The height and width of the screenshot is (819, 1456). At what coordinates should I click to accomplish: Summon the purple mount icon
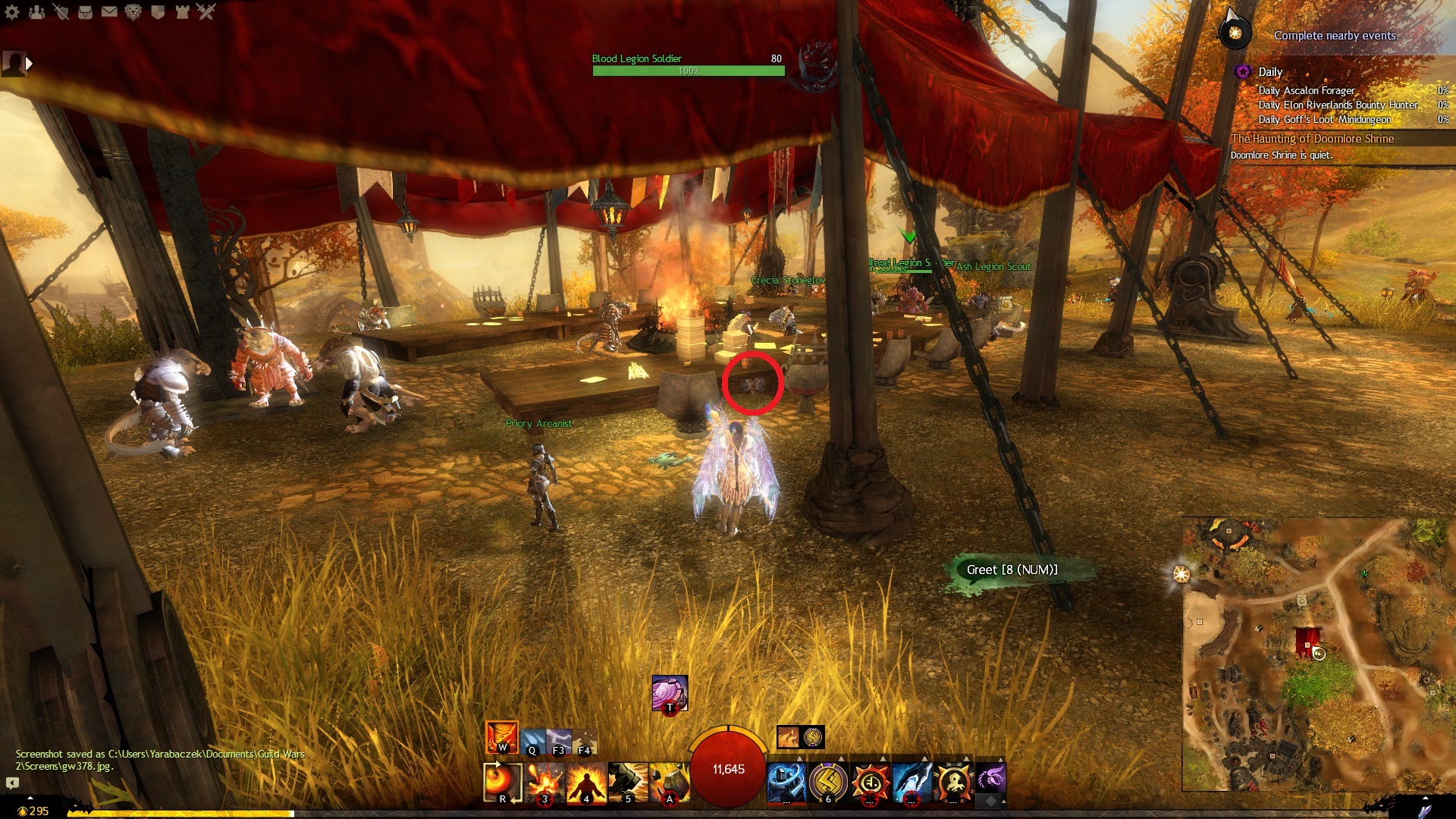point(990,779)
